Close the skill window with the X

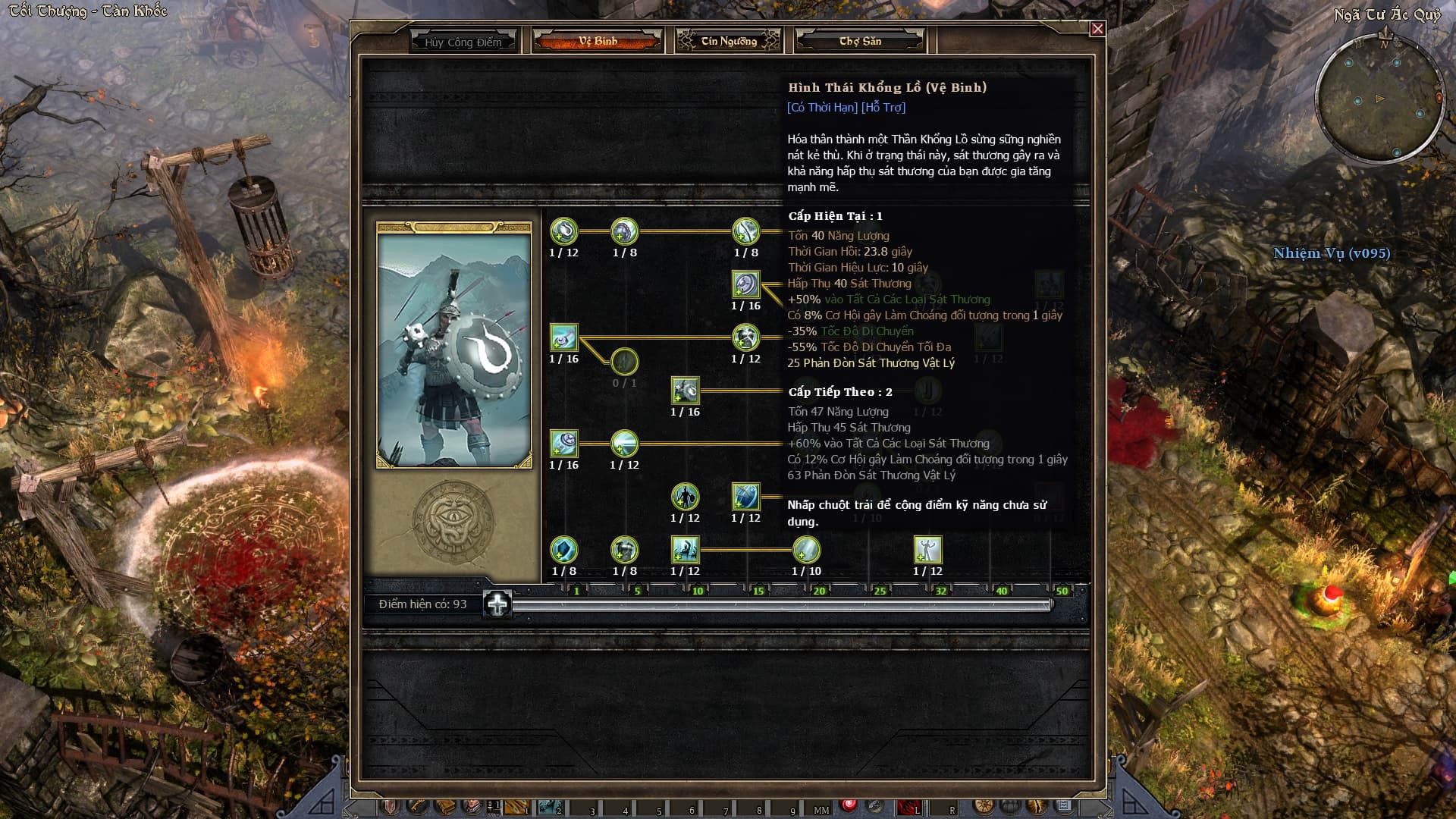(1097, 29)
